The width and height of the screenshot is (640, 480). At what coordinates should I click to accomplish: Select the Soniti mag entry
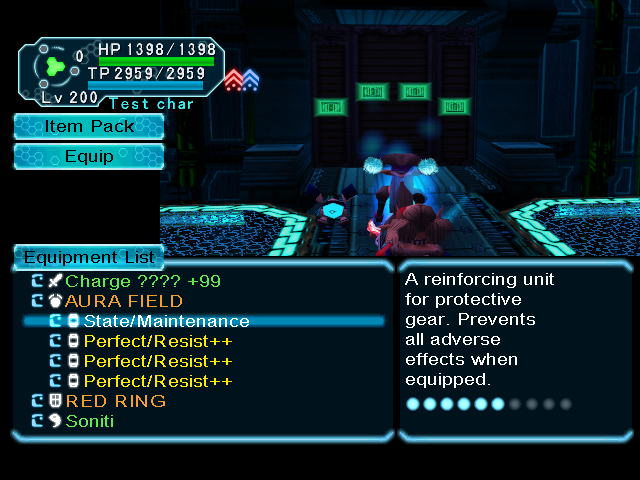(90, 421)
